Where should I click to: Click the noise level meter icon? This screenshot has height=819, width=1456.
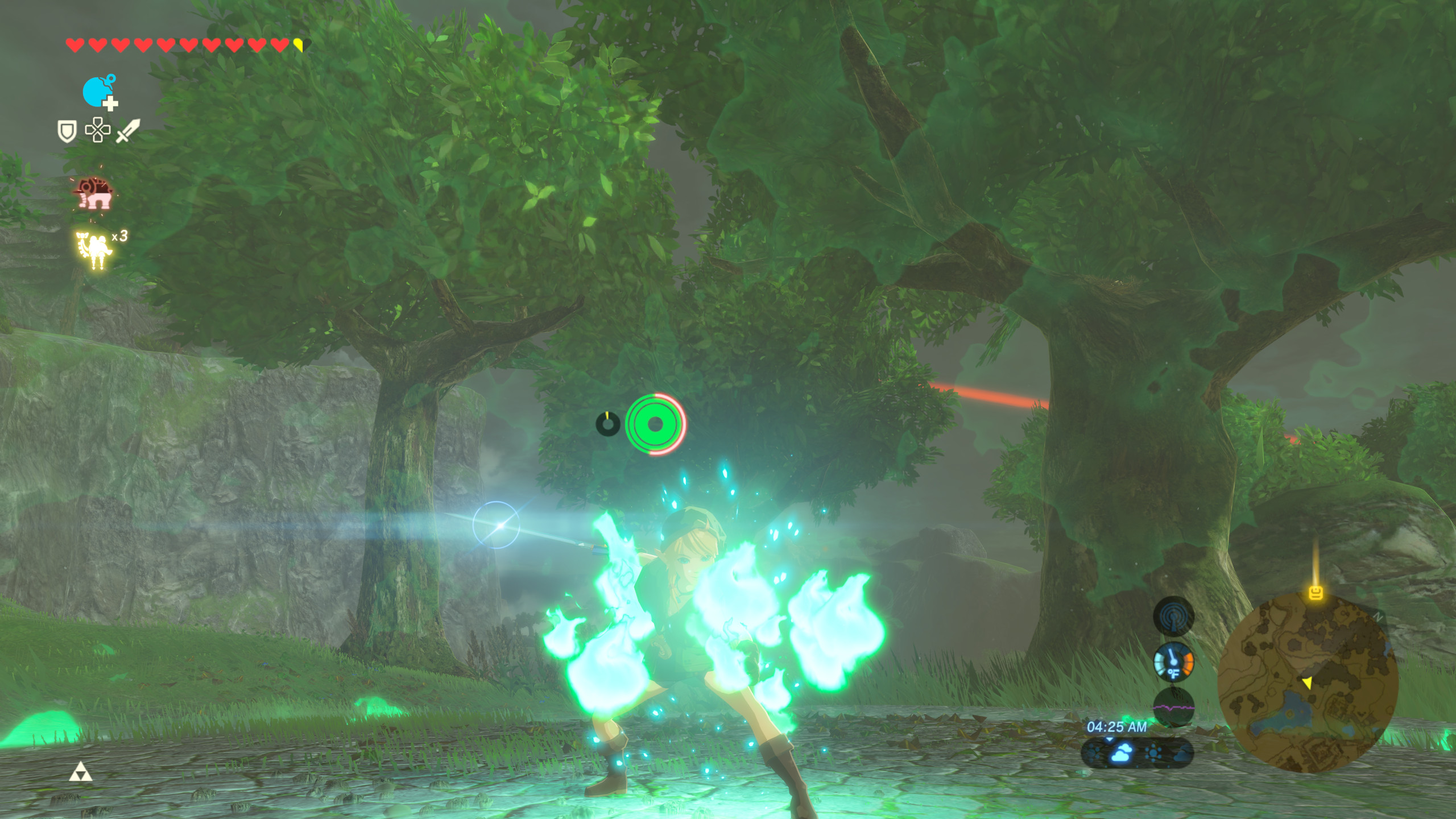pos(1173,706)
